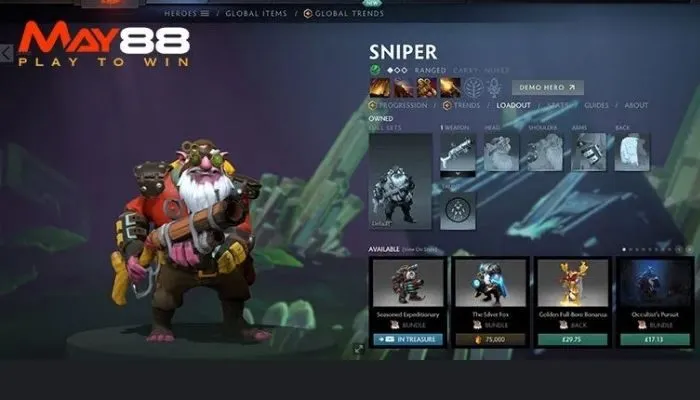This screenshot has width=700, height=400.
Task: Select the back cape slot
Action: click(632, 152)
